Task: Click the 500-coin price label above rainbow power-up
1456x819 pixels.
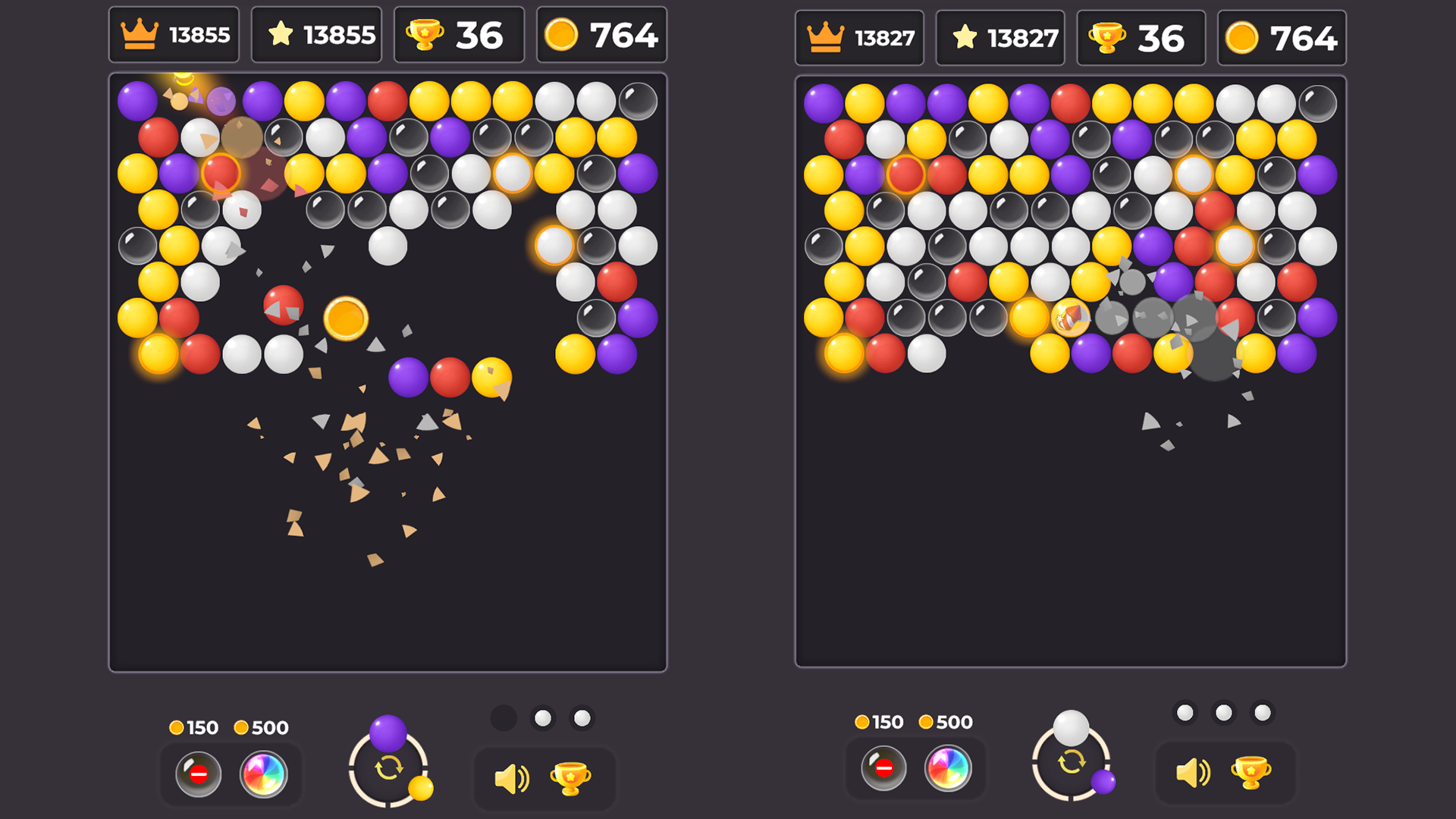Action: coord(262,728)
